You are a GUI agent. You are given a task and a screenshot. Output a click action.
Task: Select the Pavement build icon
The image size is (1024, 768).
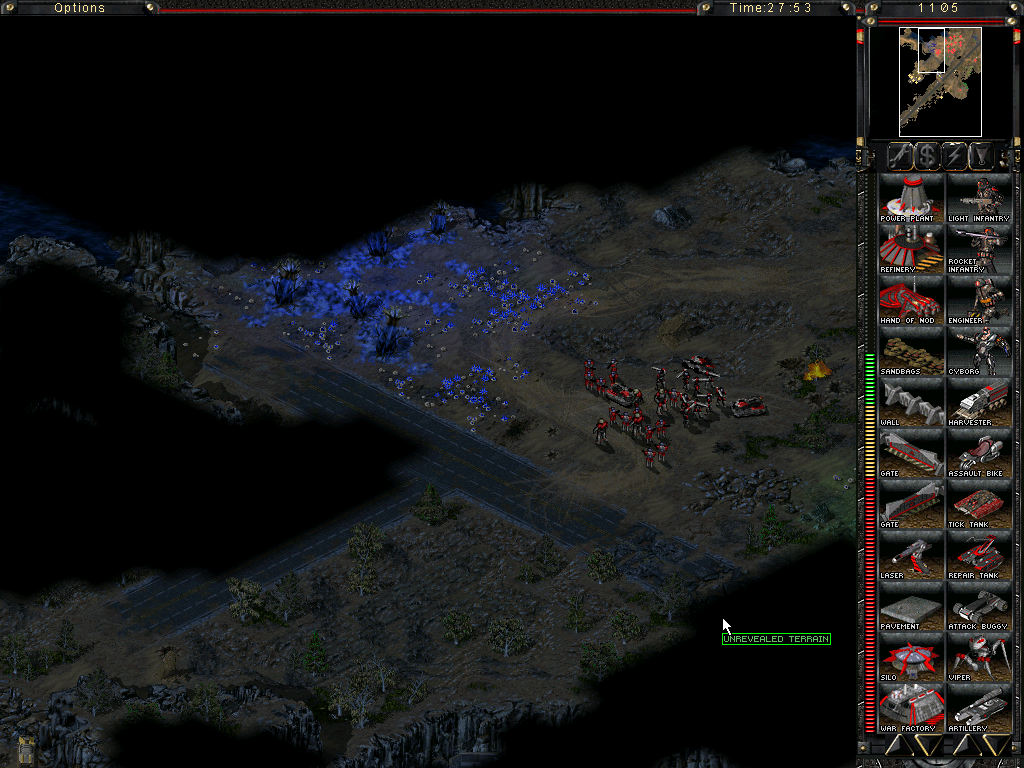tap(911, 606)
